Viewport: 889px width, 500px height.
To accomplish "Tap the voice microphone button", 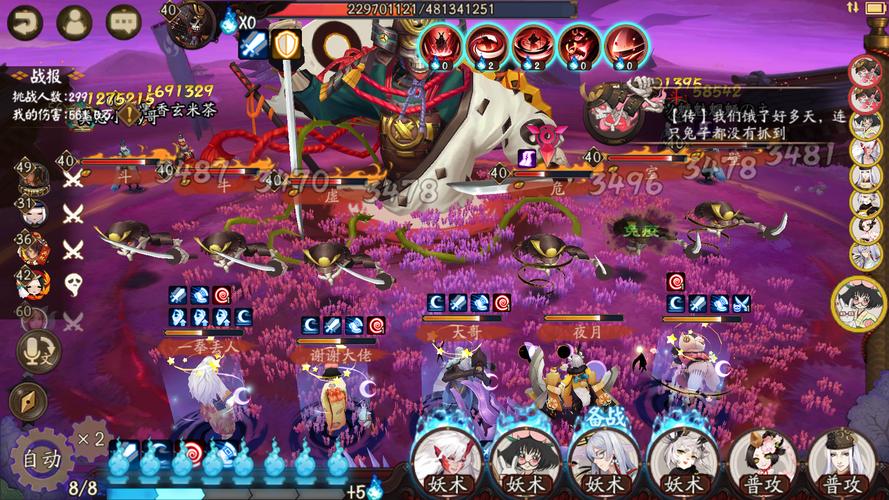I will [34, 349].
